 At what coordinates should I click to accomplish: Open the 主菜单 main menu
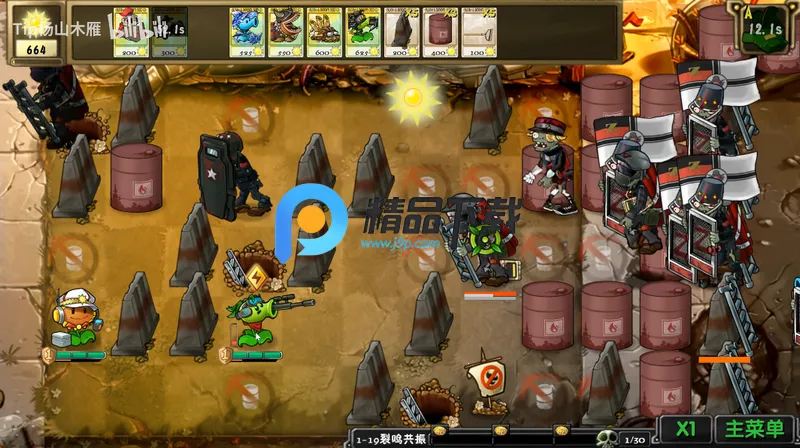tap(754, 428)
